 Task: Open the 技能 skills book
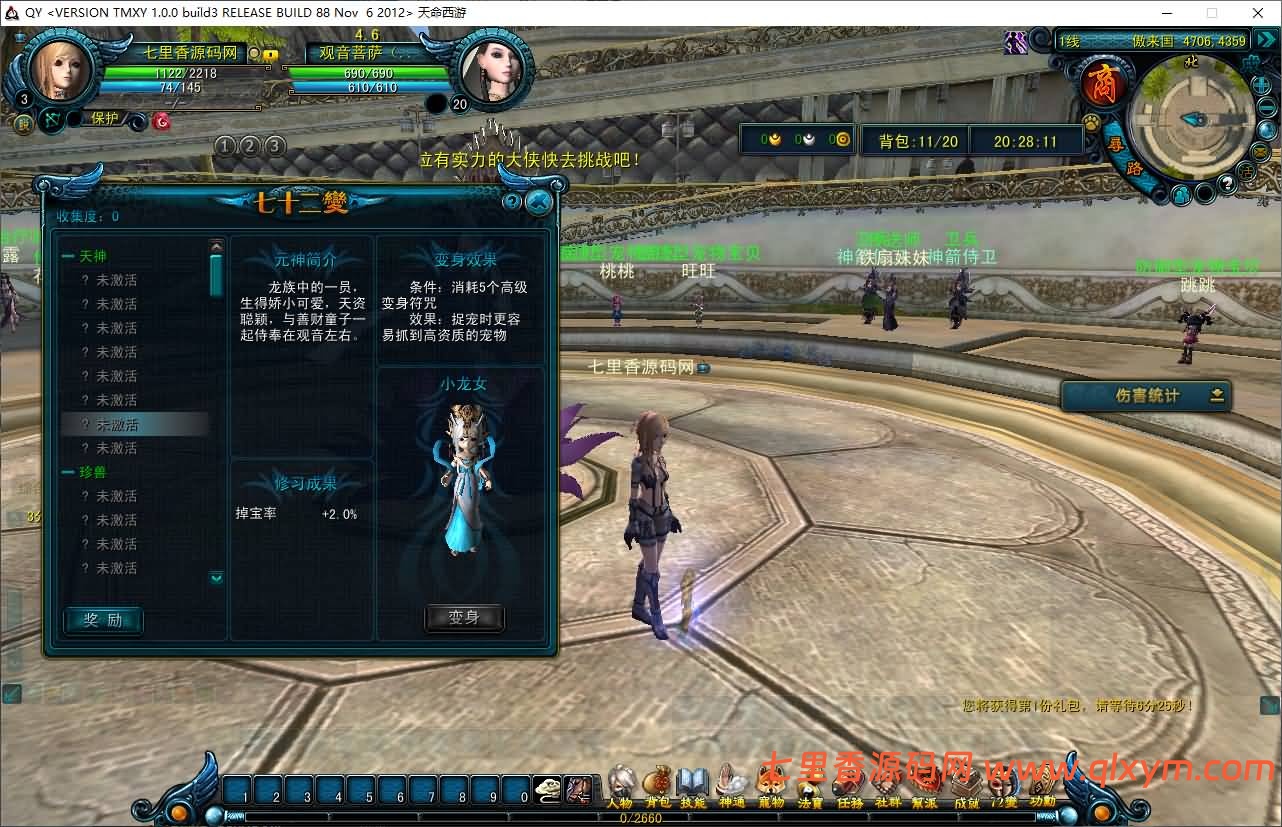[x=692, y=785]
